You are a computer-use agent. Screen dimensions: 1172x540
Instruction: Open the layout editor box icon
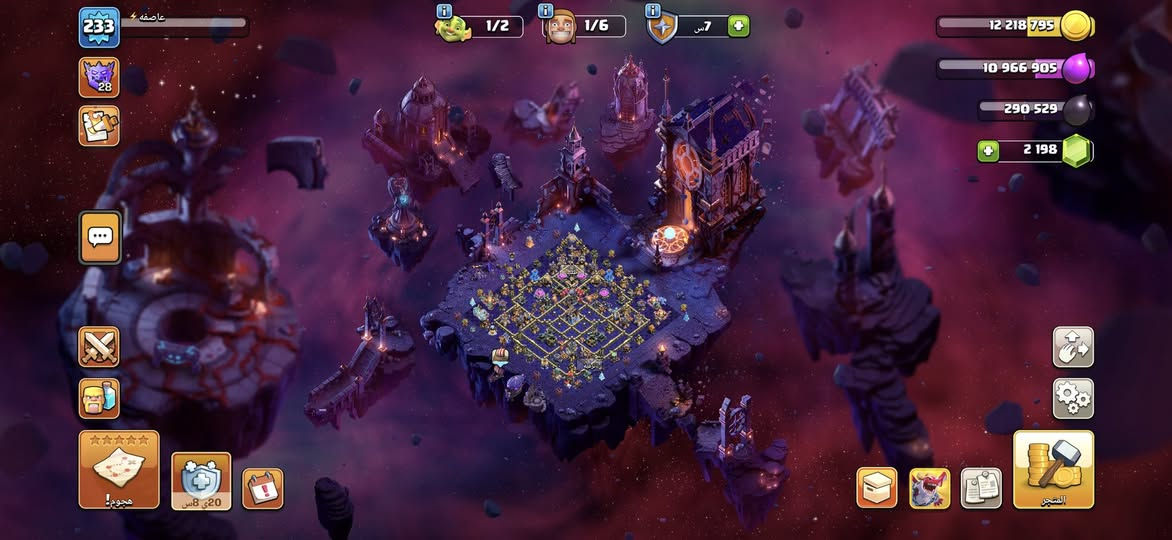tap(876, 488)
